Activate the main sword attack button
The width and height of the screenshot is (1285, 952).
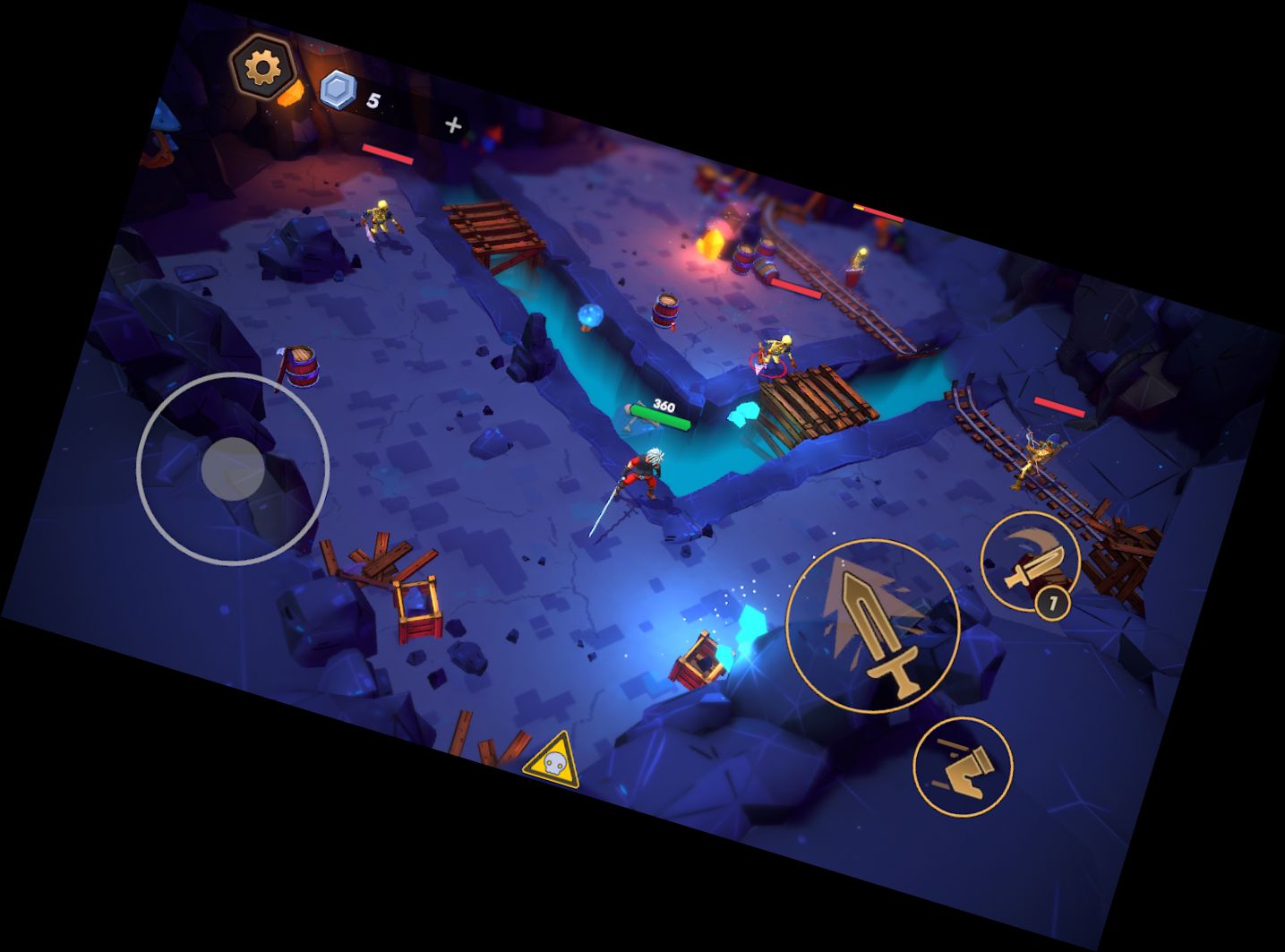(x=873, y=625)
